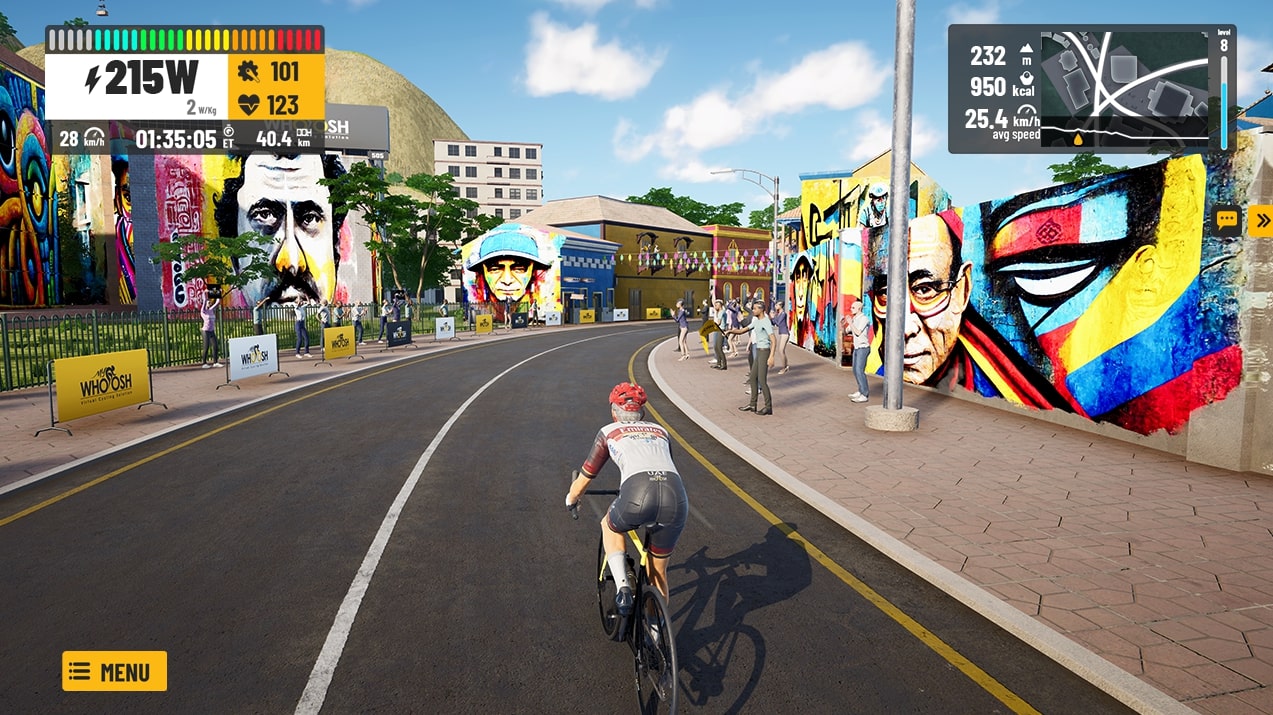This screenshot has width=1273, height=715.
Task: Expand the side panel with double arrows
Action: coord(1260,220)
